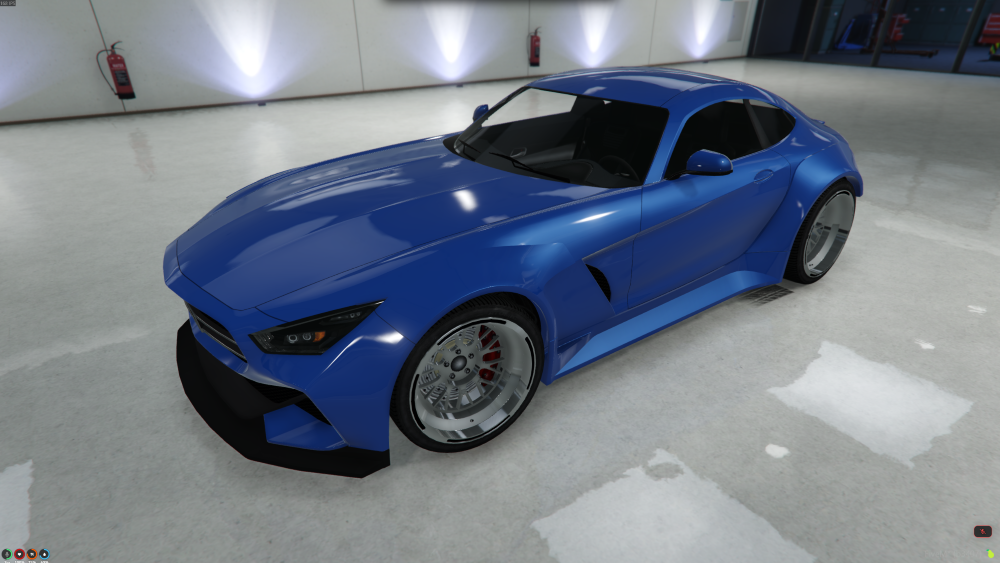The image size is (1000, 563).
Task: Click the dark badge with red icon
Action: click(x=983, y=532)
